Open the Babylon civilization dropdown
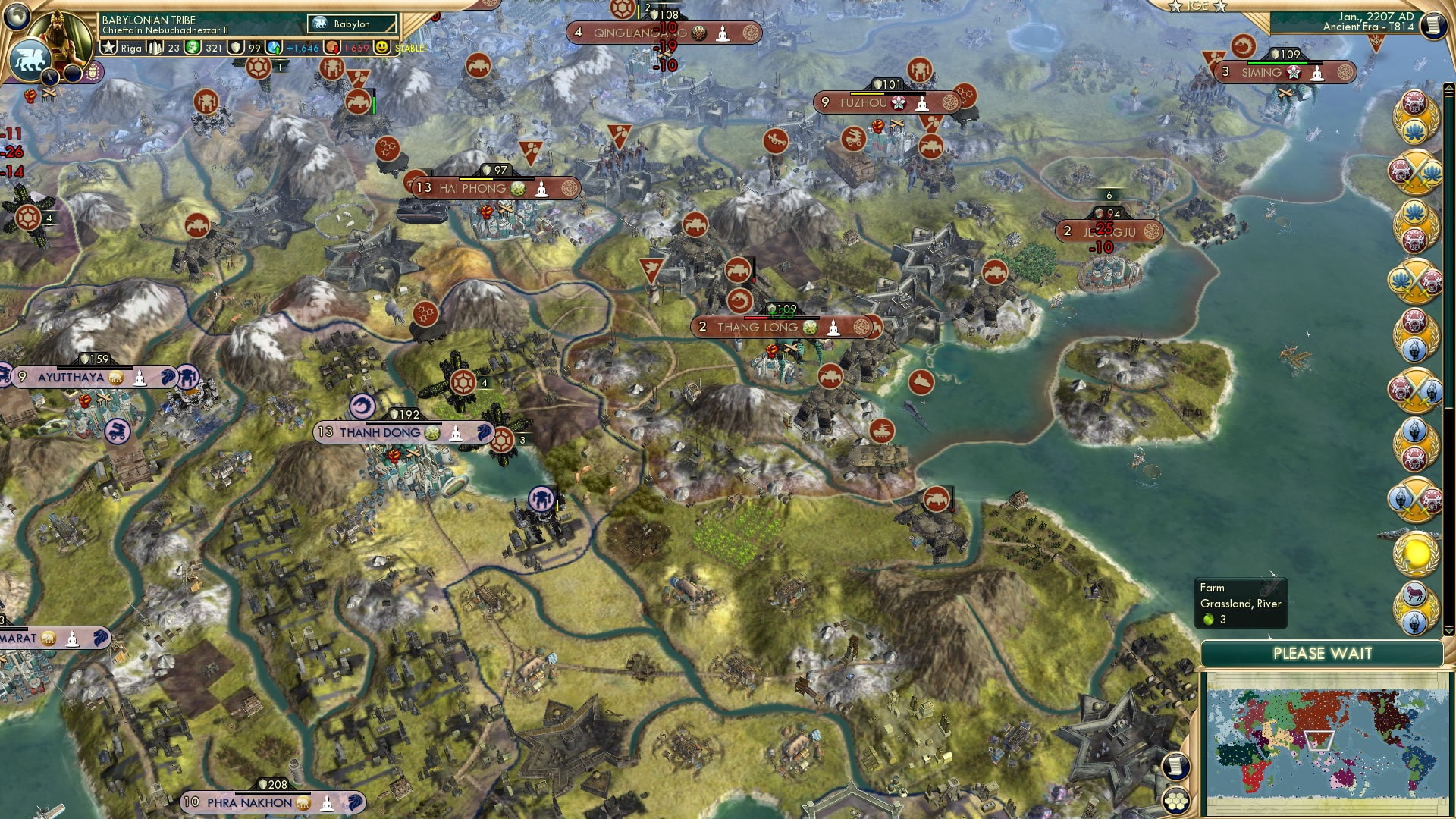Image resolution: width=1456 pixels, height=819 pixels. click(x=351, y=24)
